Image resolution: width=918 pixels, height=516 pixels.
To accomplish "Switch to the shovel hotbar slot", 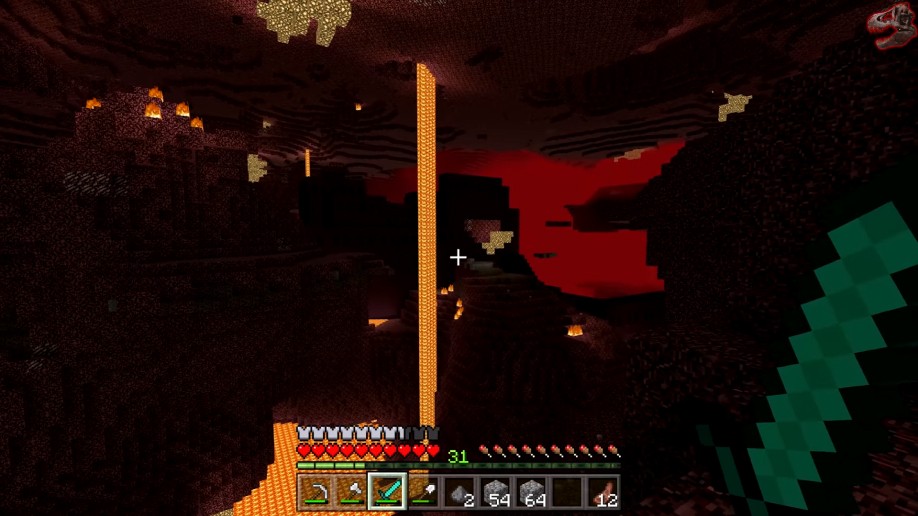I will (423, 492).
